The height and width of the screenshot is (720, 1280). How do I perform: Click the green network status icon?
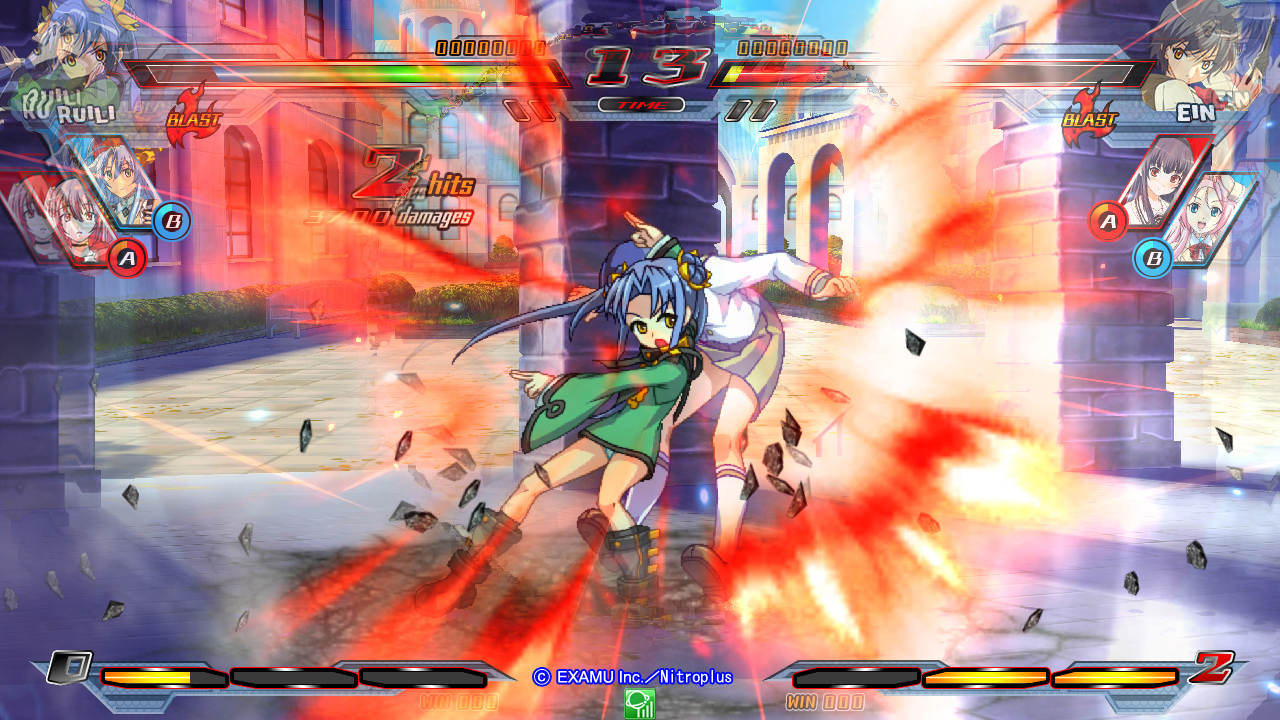click(x=639, y=706)
